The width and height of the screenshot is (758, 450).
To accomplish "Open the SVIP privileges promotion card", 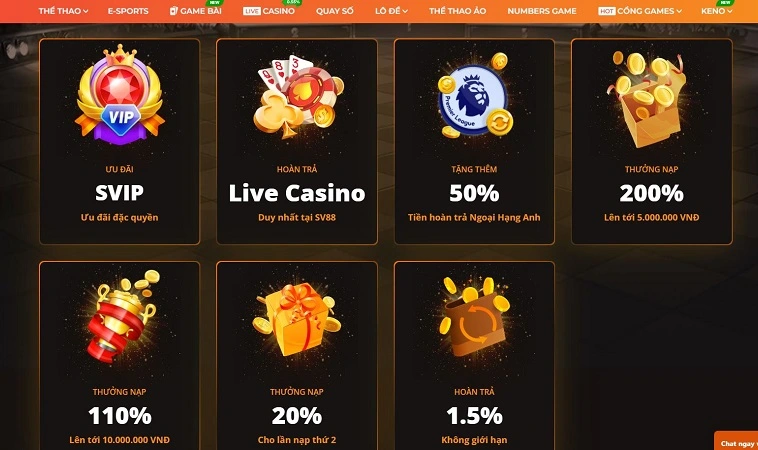I will 119,141.
